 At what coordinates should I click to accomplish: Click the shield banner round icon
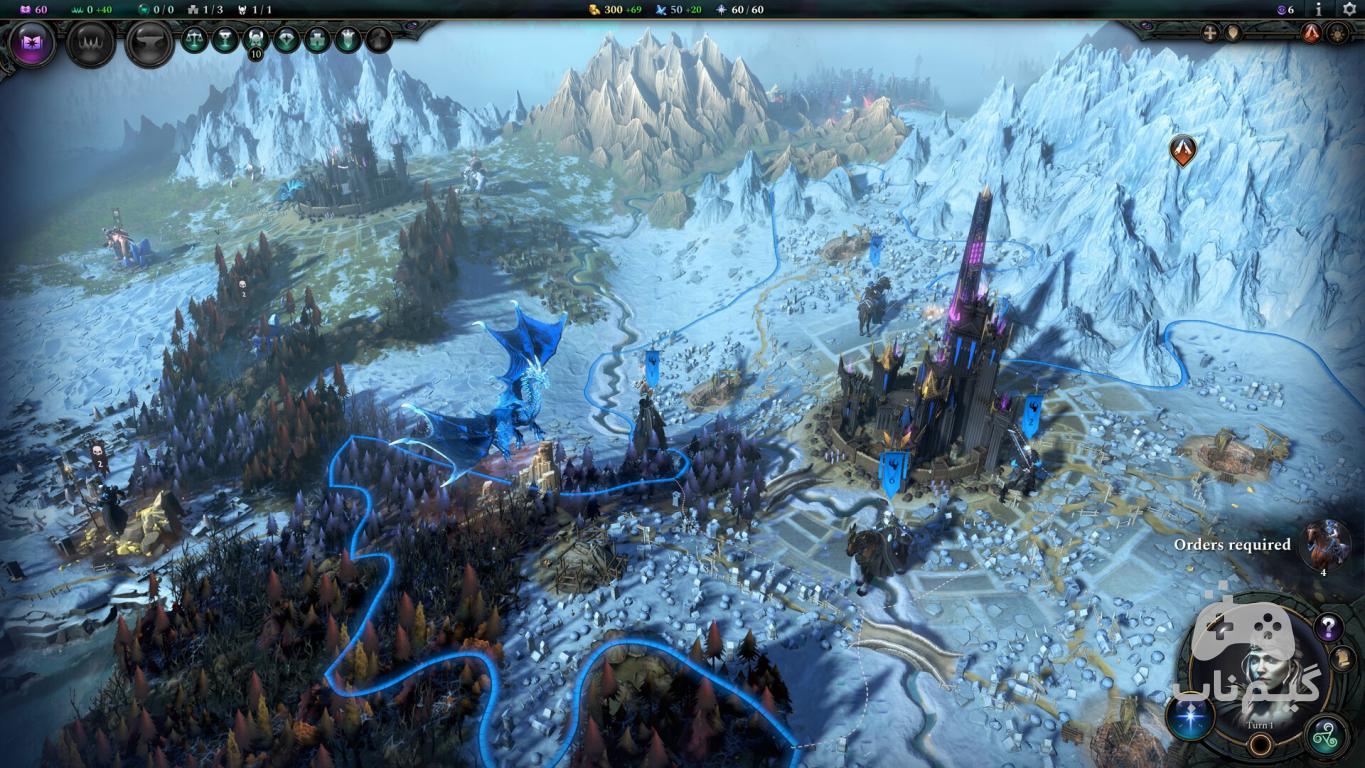coord(348,40)
